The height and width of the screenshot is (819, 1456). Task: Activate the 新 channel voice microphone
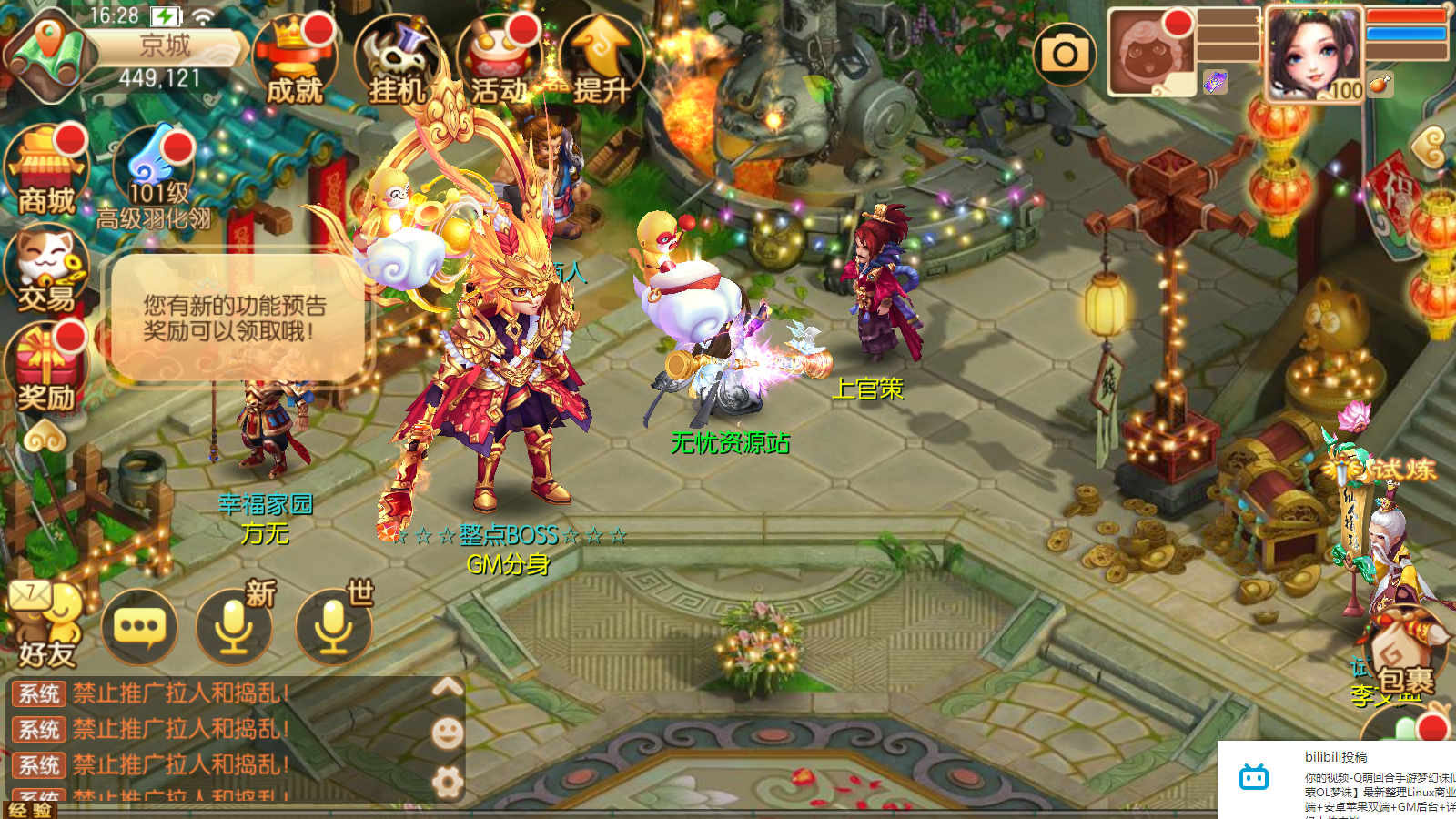[x=235, y=626]
